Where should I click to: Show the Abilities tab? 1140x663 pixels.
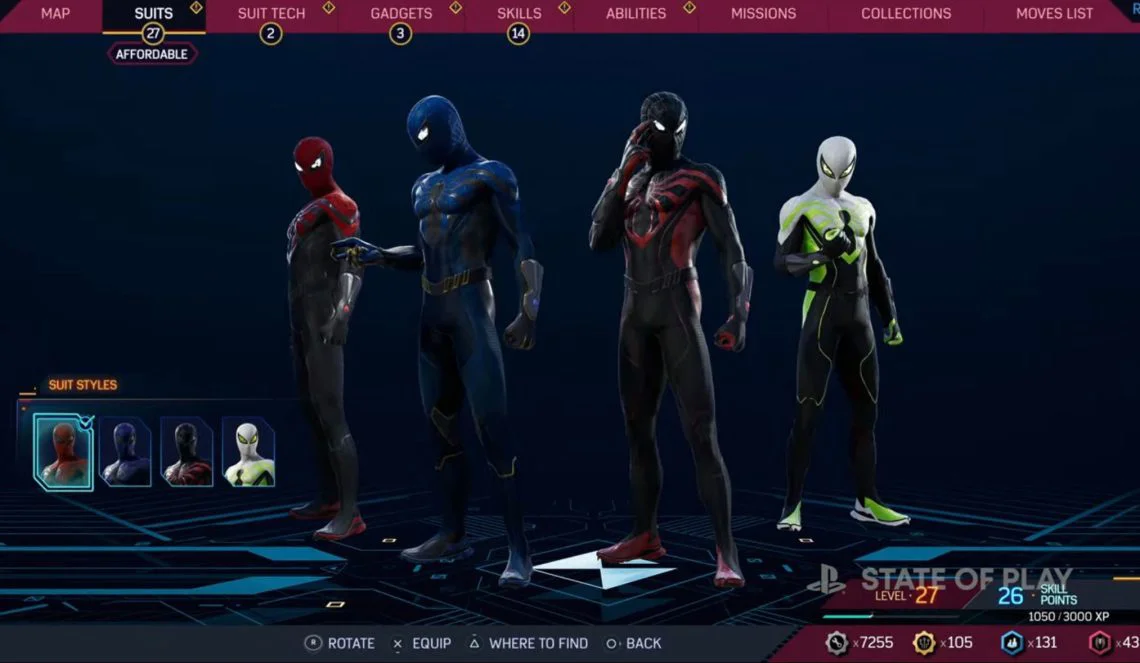click(x=636, y=14)
